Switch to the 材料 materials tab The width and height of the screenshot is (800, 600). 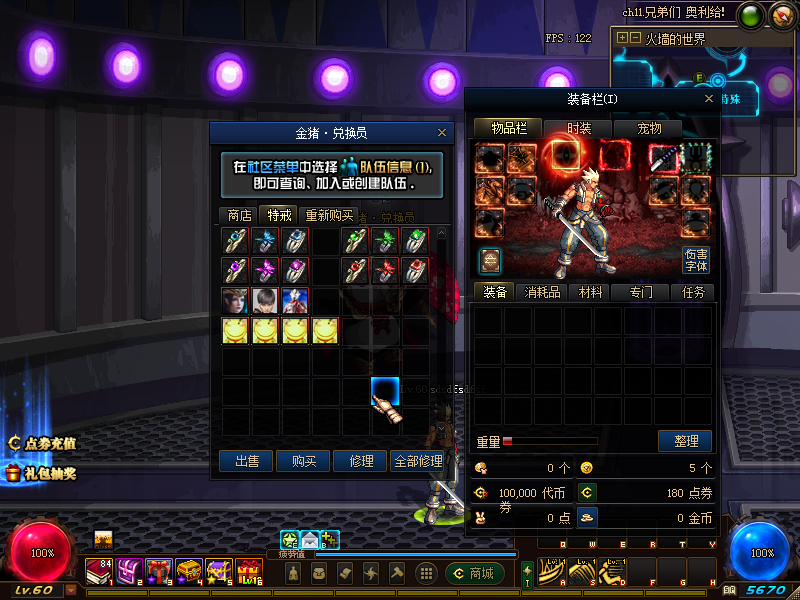[591, 292]
